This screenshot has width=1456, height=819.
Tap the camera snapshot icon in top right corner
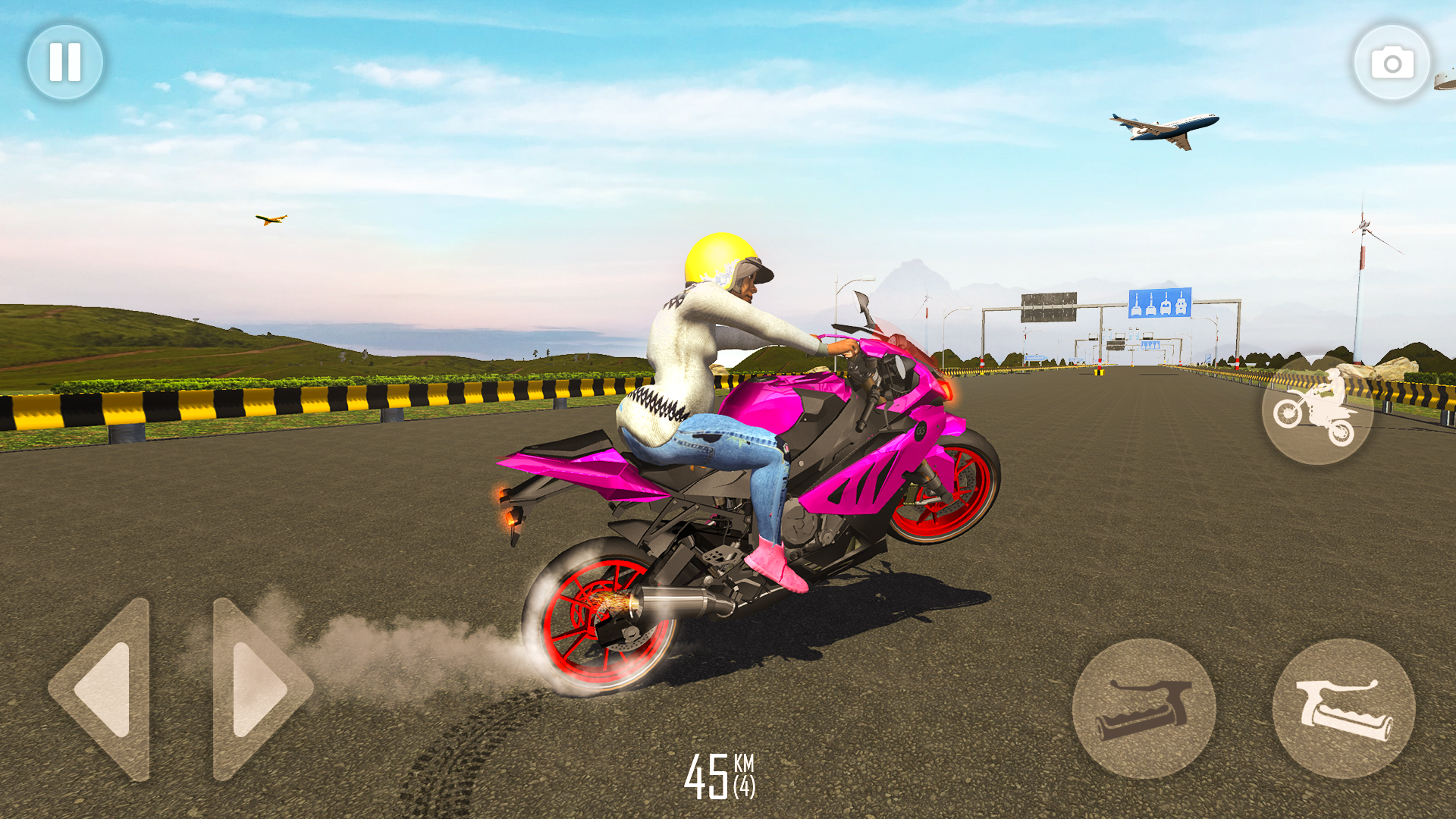coord(1392,62)
